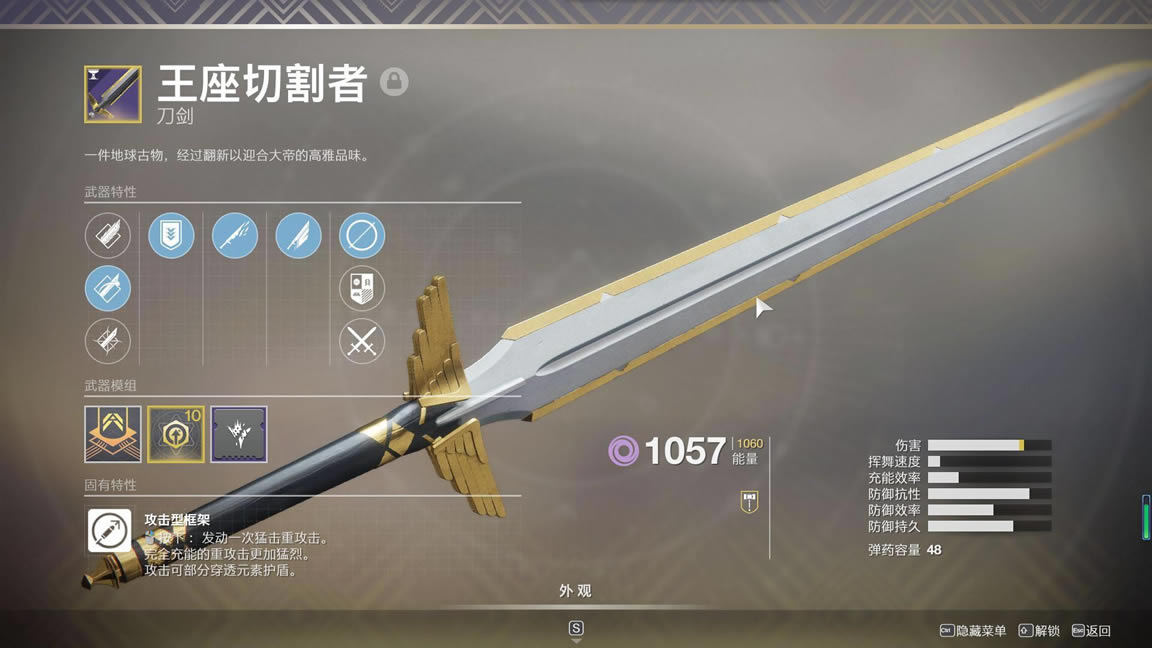Open the 外观 appearance section
This screenshot has height=648, width=1152.
(575, 591)
